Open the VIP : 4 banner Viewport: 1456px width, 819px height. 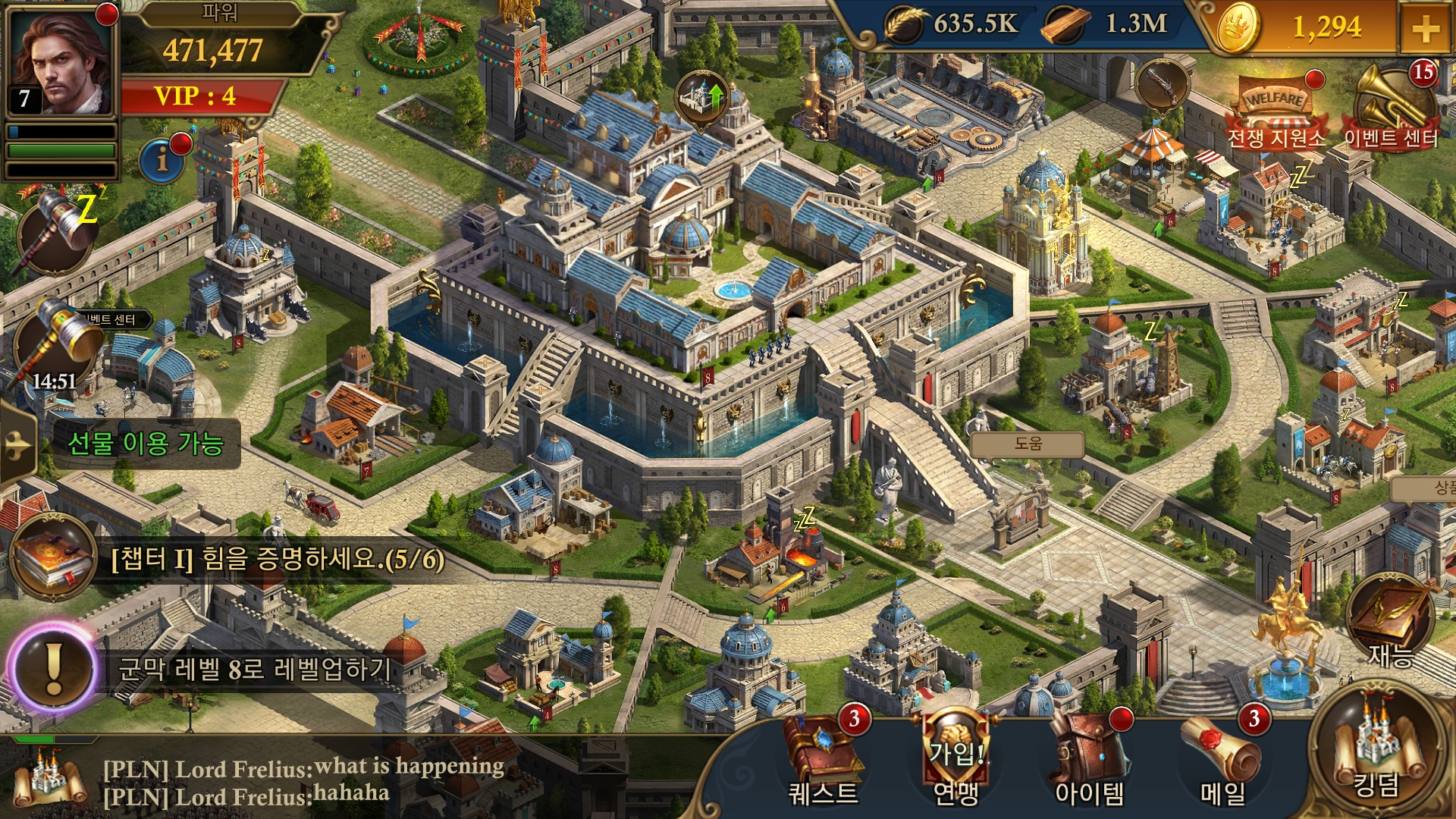(196, 96)
